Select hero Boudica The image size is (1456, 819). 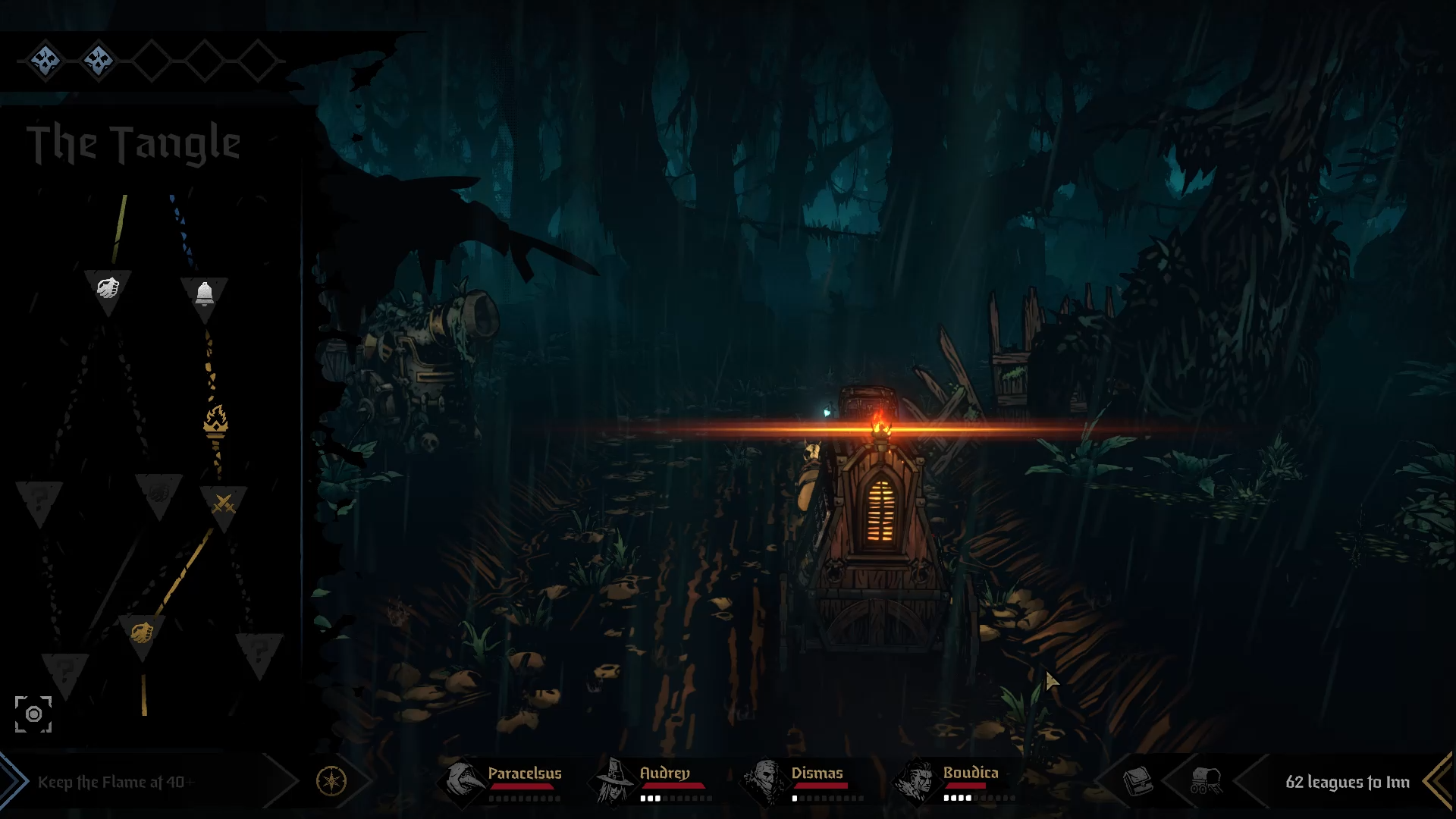(957, 780)
